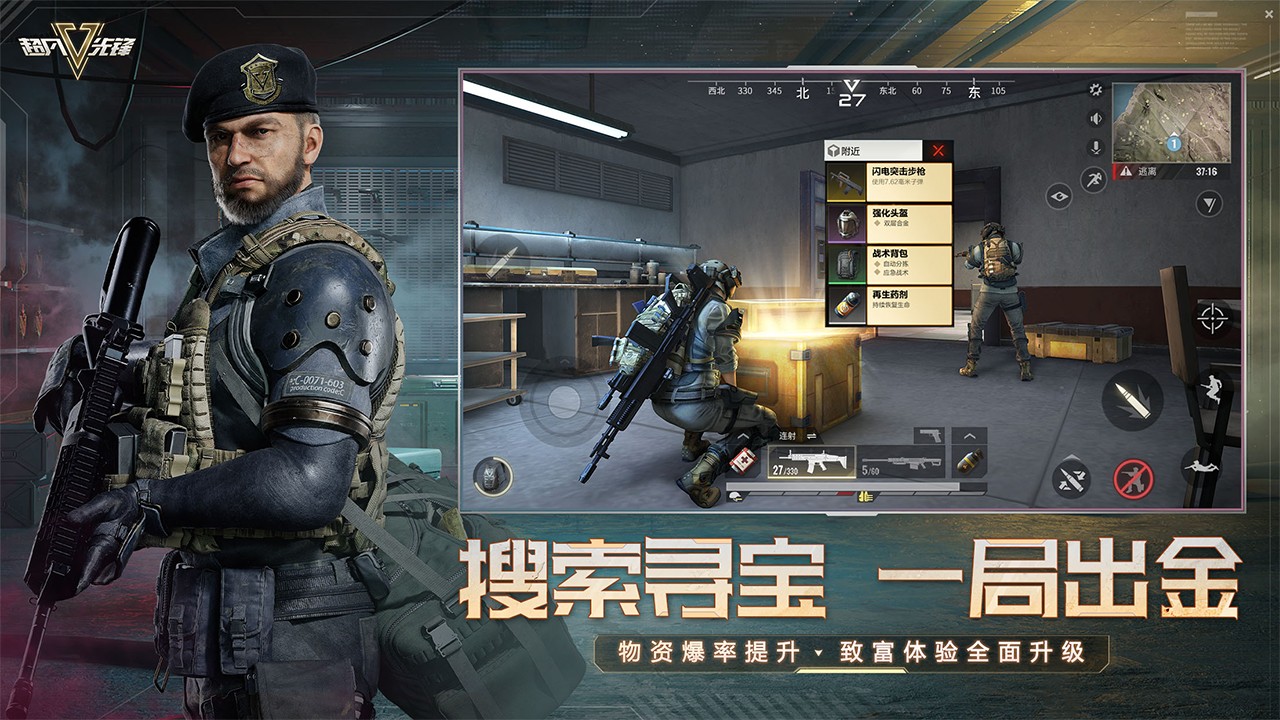Tap the bullet fire button
This screenshot has height=720, width=1280.
tap(1131, 397)
